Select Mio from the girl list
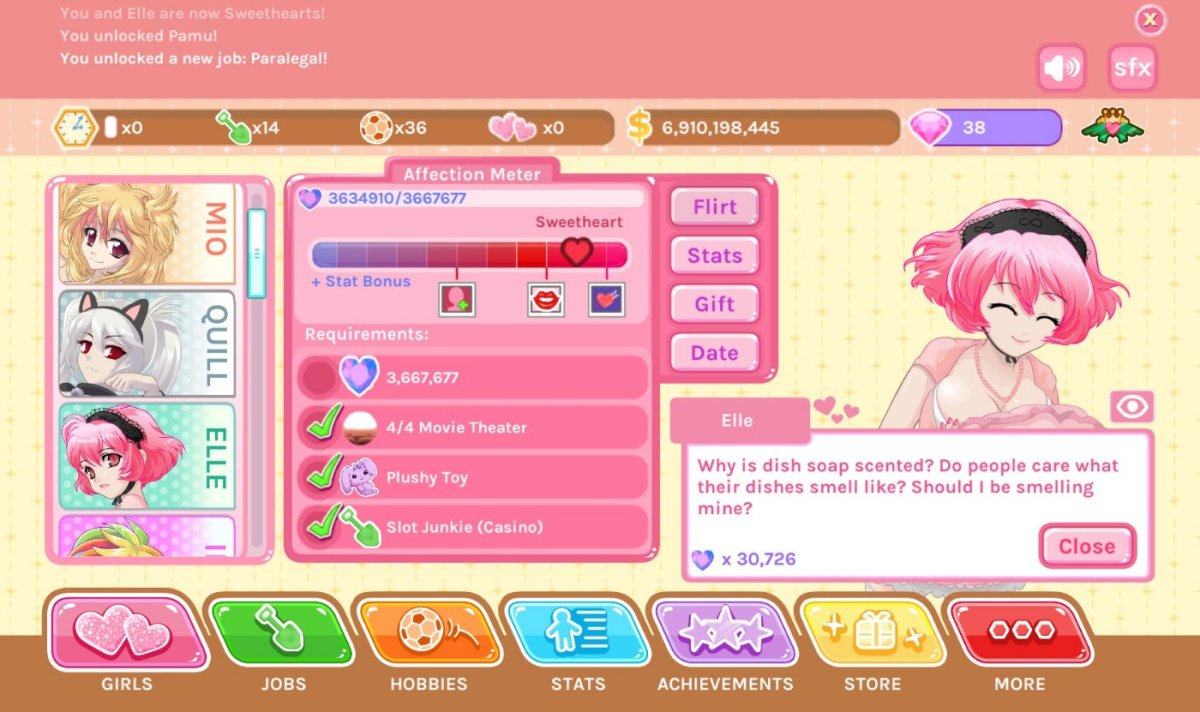The image size is (1200, 712). [147, 233]
